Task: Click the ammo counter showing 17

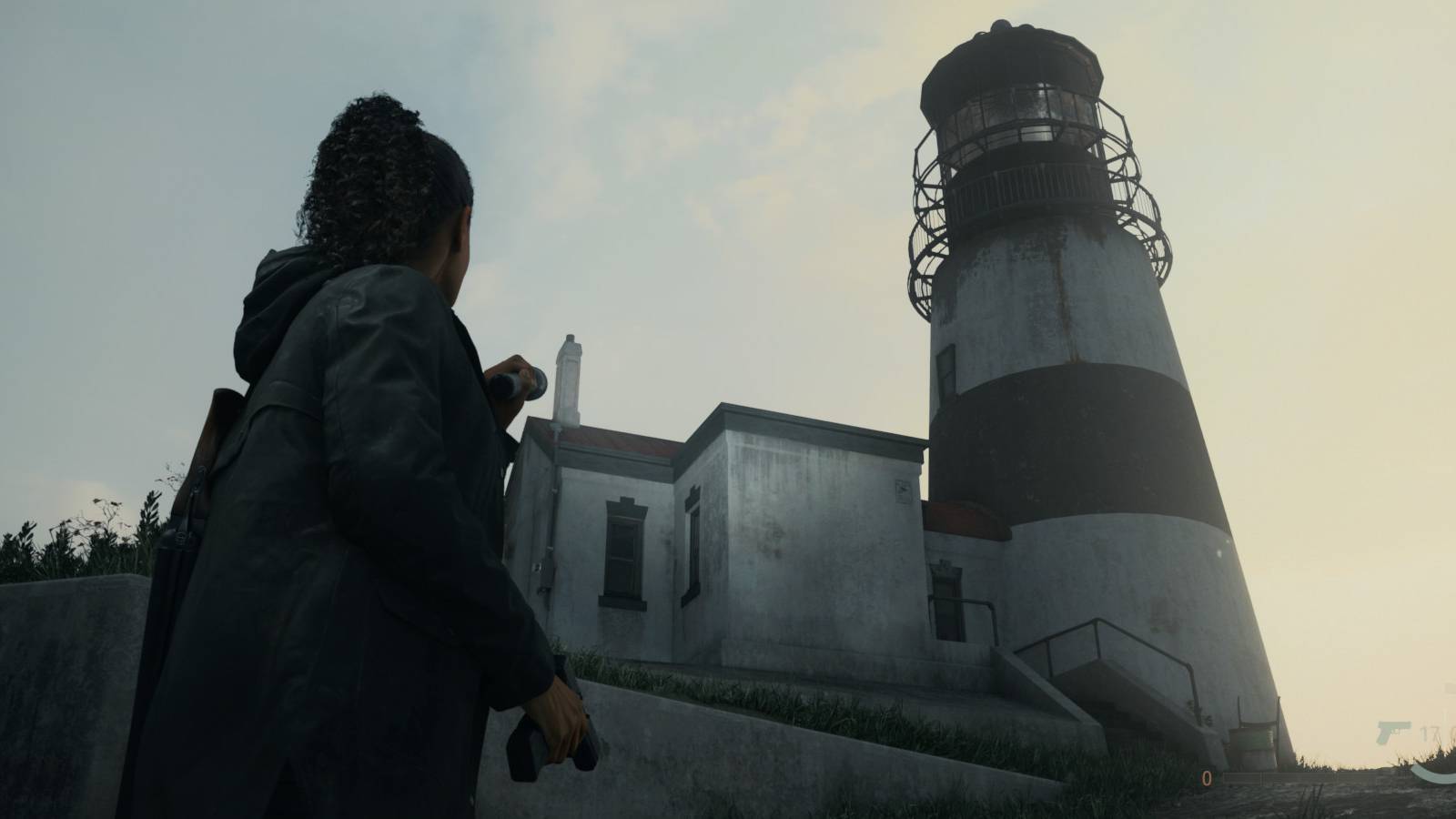Action: tap(1431, 732)
